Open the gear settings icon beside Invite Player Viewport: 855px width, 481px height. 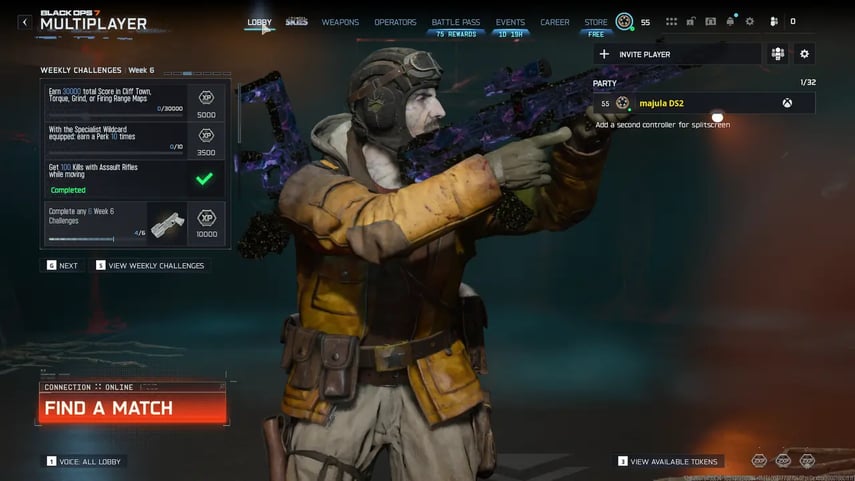[x=804, y=54]
